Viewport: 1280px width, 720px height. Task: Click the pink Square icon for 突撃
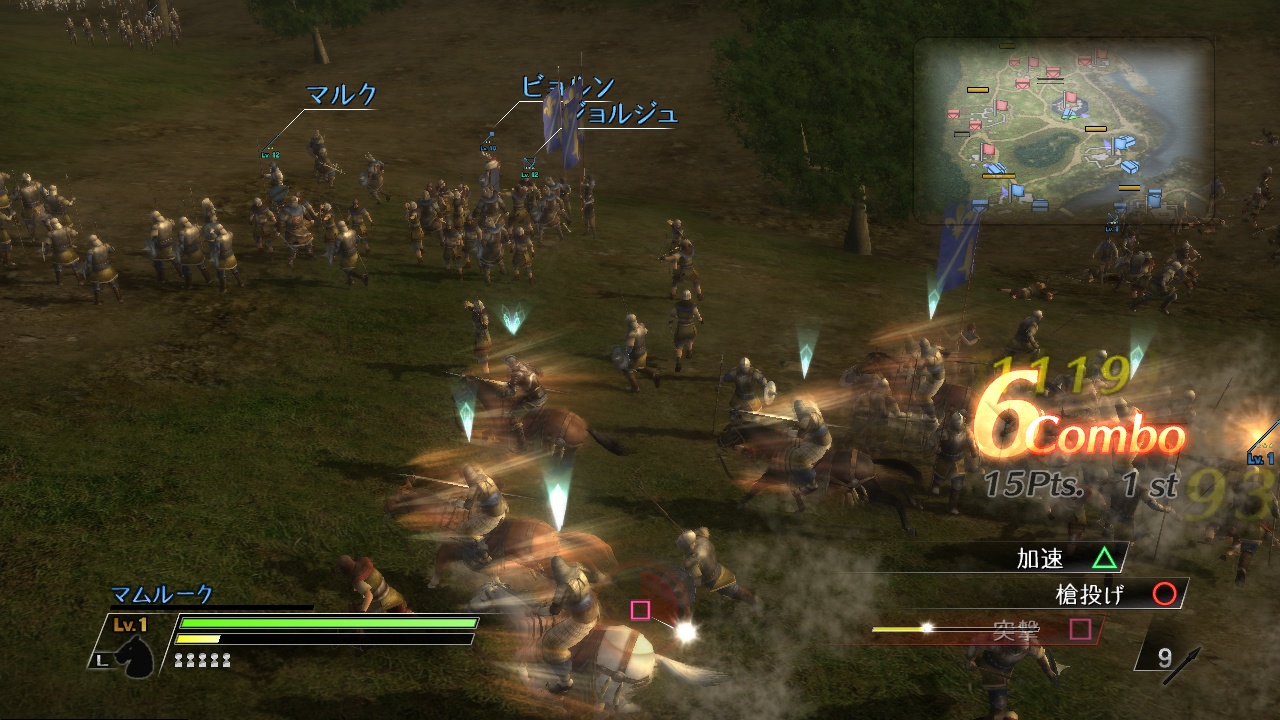pyautogui.click(x=1080, y=628)
